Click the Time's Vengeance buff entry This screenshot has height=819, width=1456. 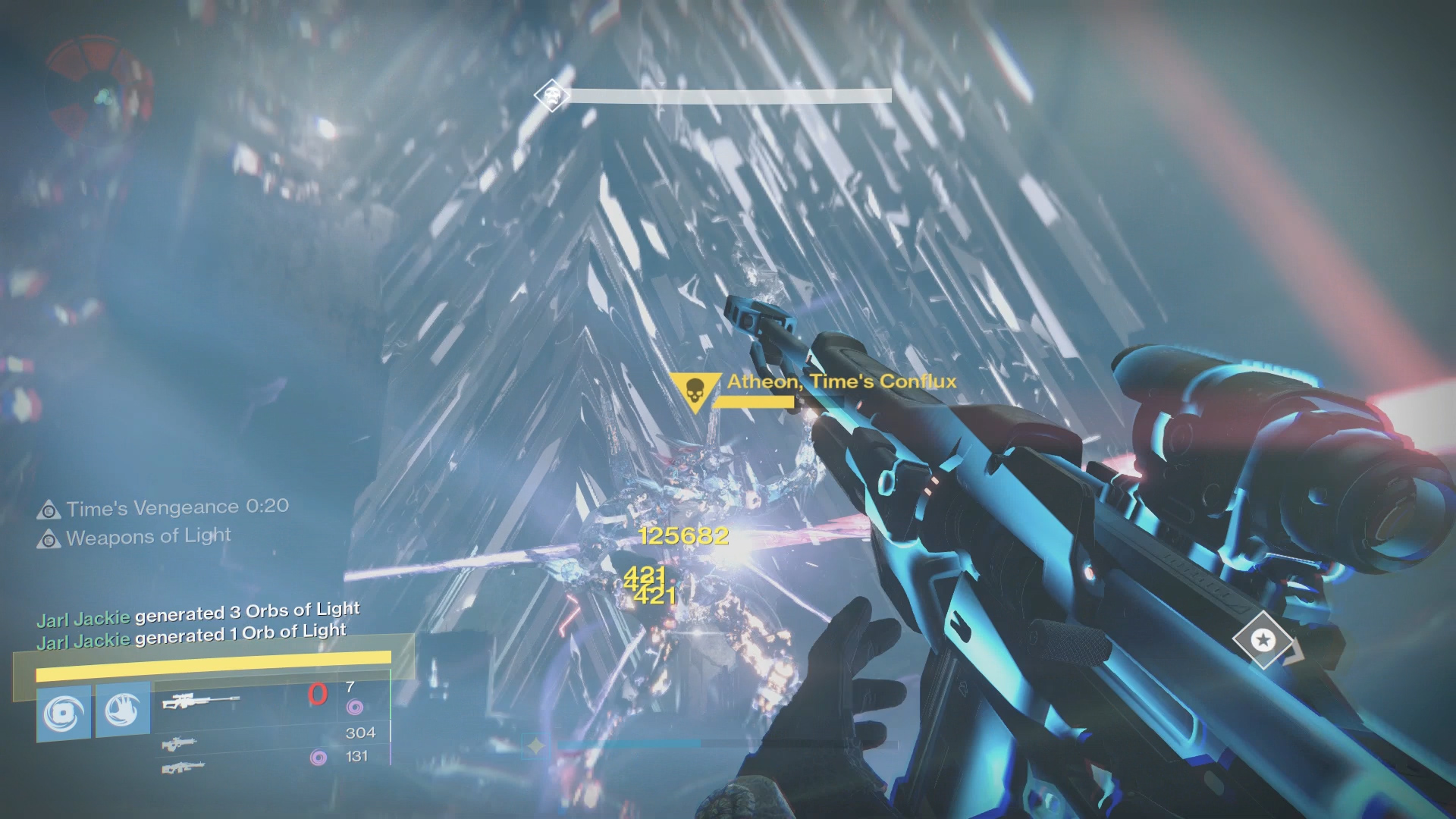(x=163, y=508)
